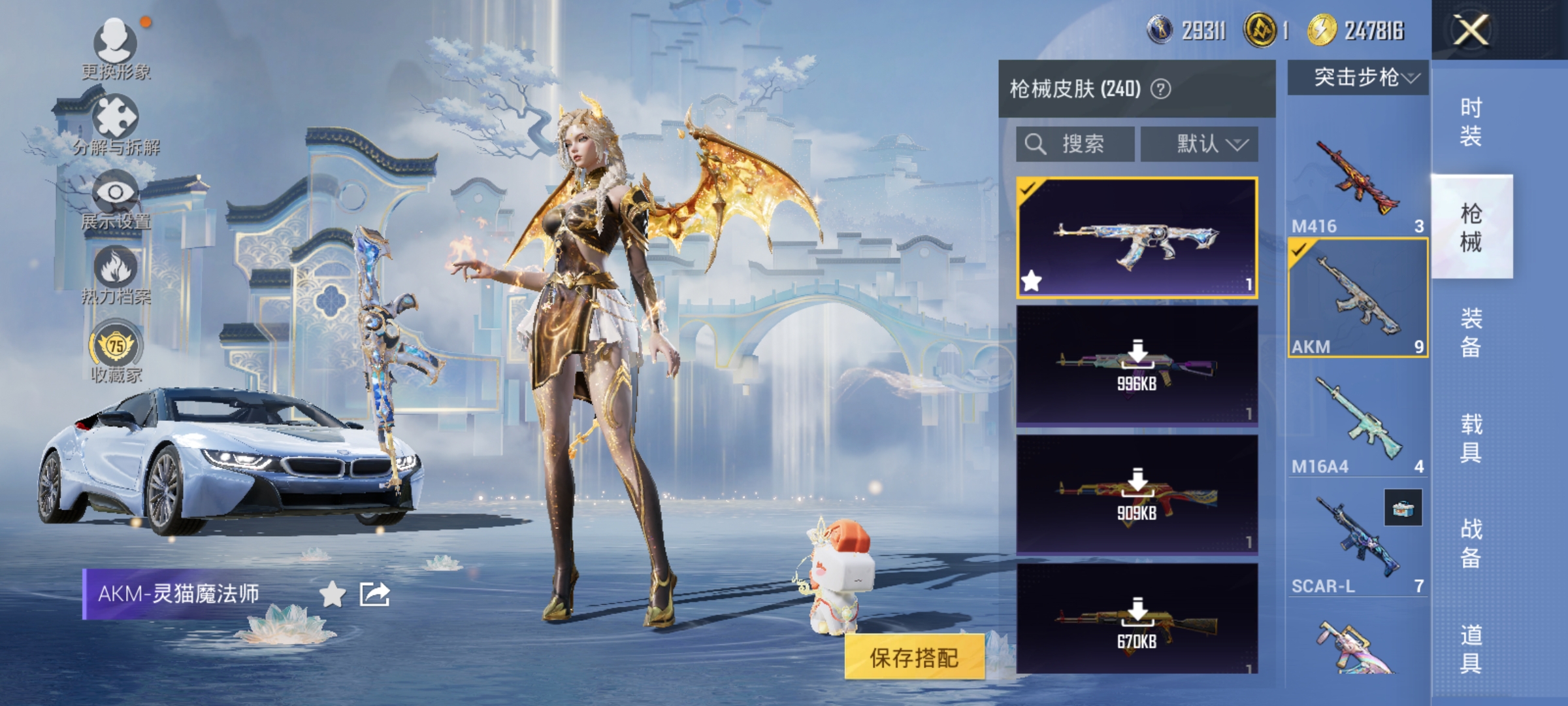
Task: Open the 分解与拆解 dismantle feature
Action: pos(114,116)
